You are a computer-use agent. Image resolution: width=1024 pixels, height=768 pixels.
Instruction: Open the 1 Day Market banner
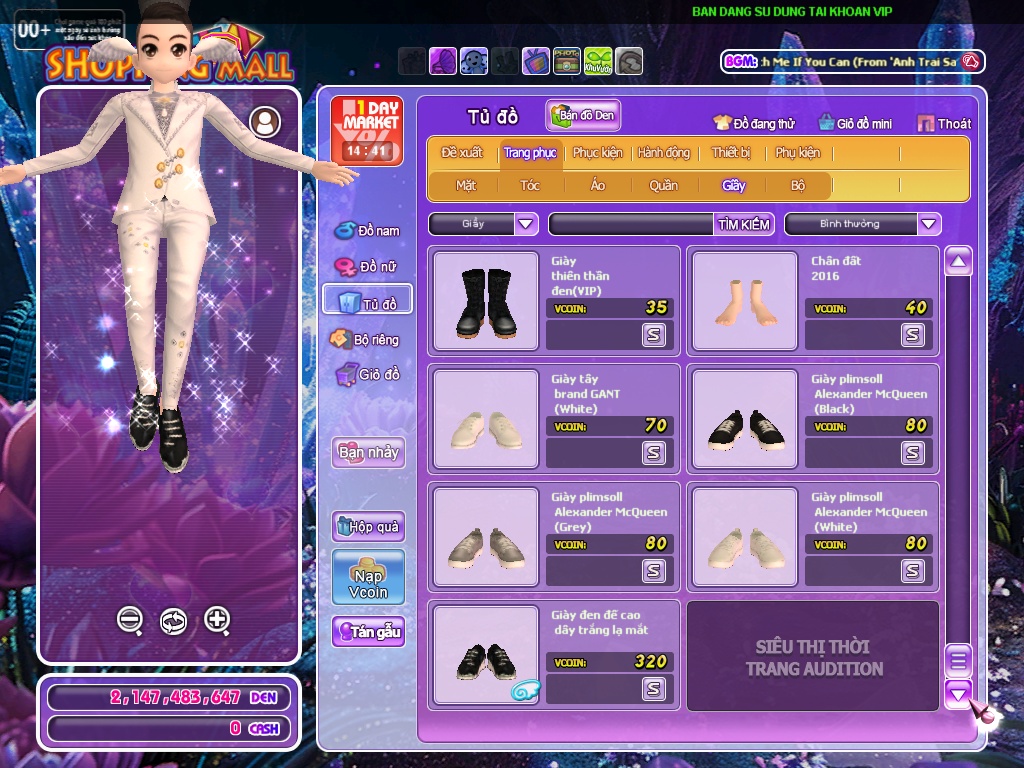click(x=367, y=131)
